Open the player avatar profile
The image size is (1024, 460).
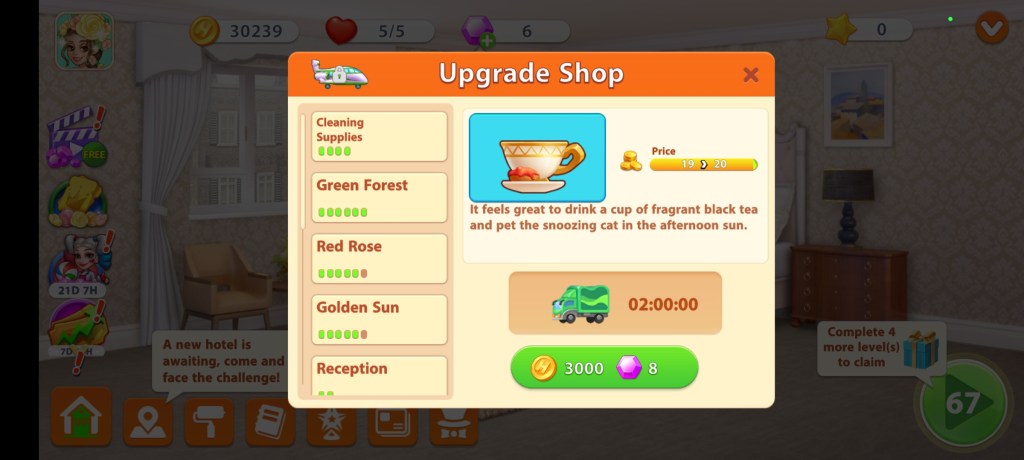coord(84,41)
